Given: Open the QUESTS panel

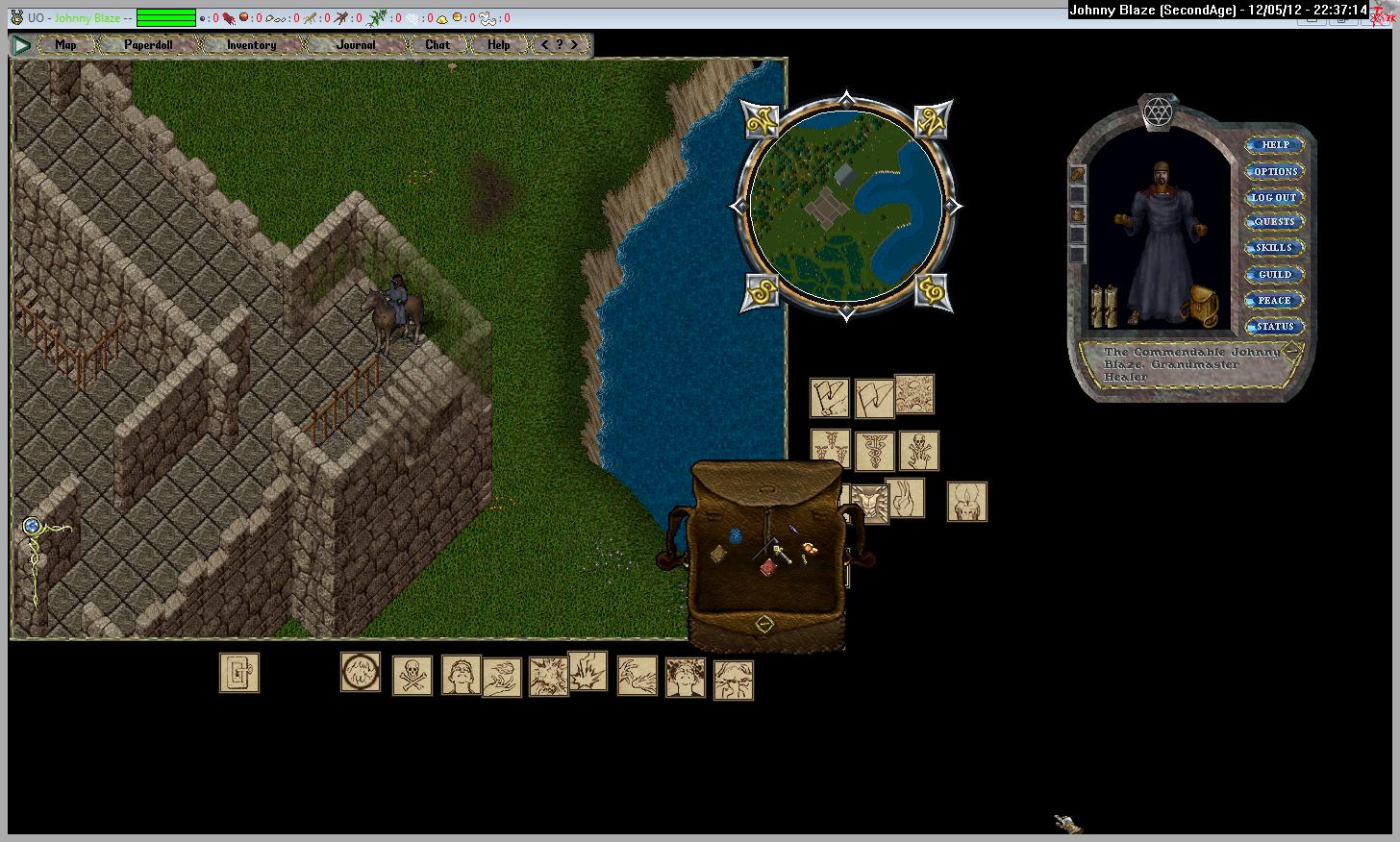Looking at the screenshot, I should click(x=1275, y=221).
